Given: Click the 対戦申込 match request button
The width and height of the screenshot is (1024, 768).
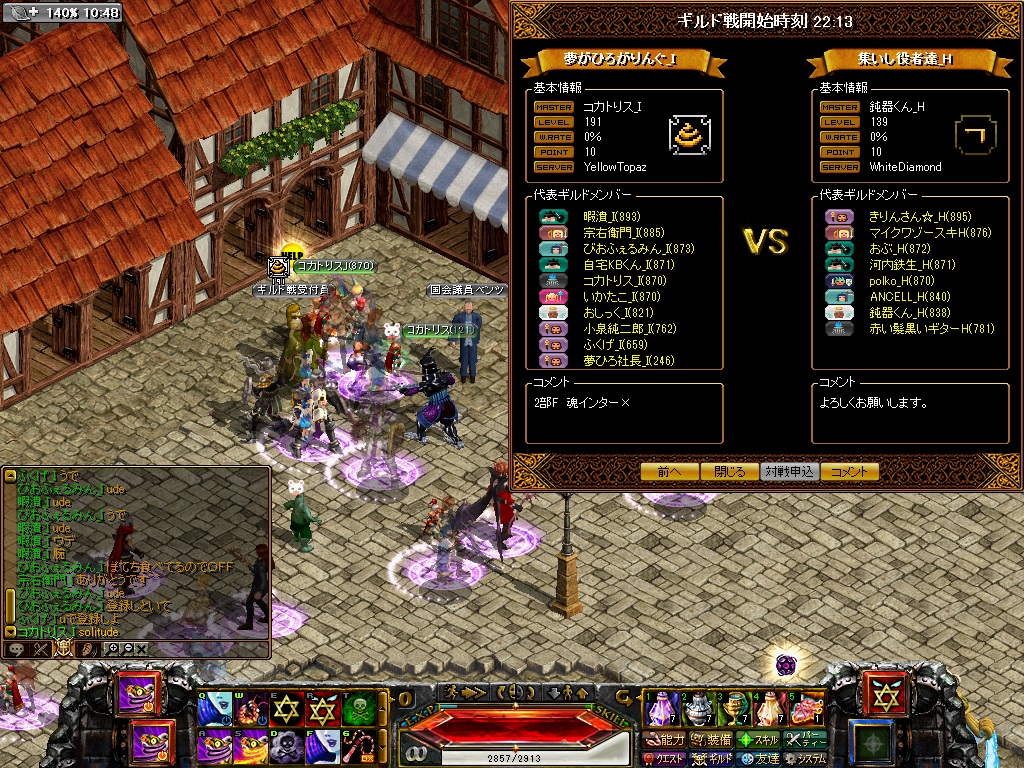Looking at the screenshot, I should [789, 472].
